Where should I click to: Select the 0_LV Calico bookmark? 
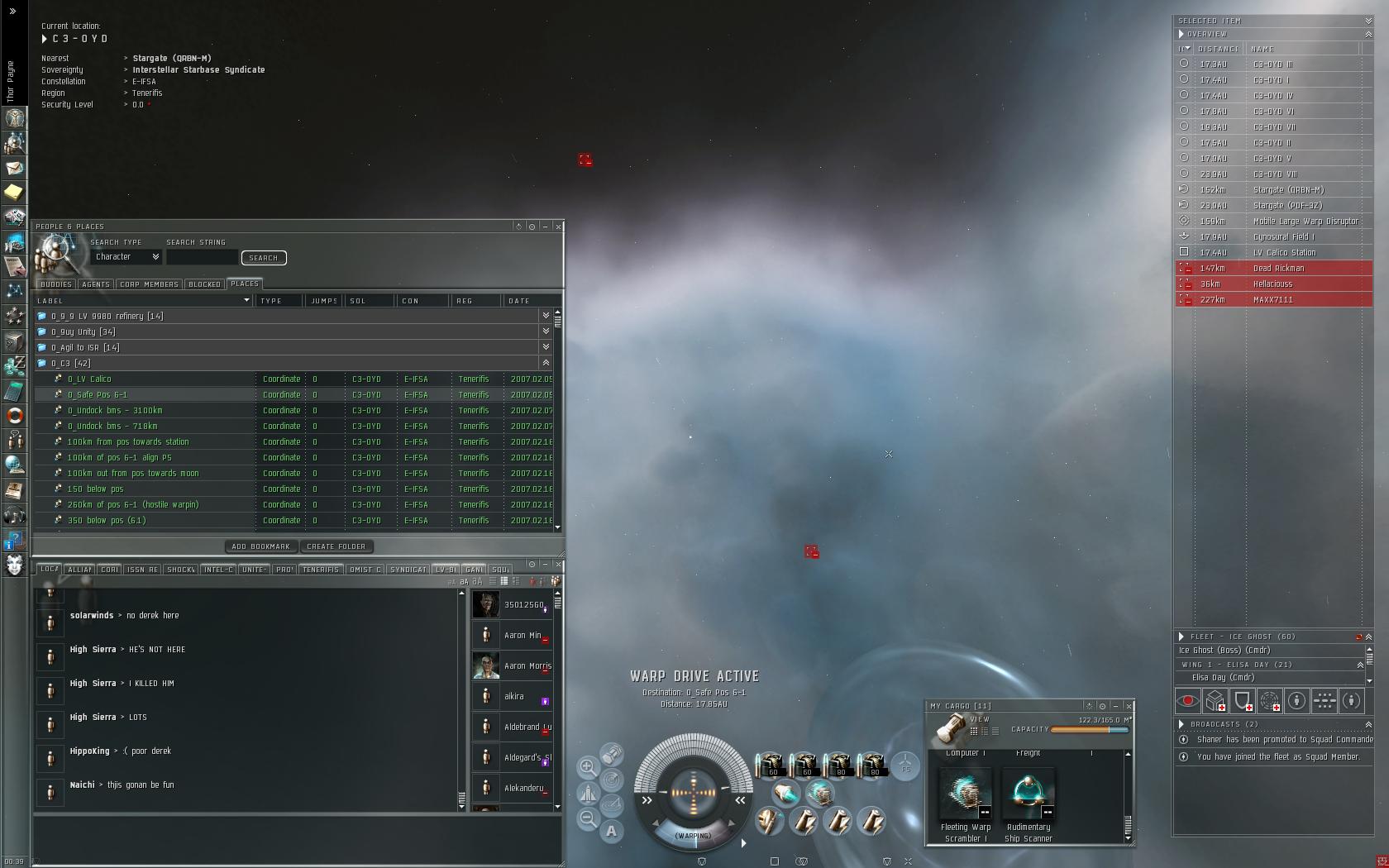pos(89,379)
